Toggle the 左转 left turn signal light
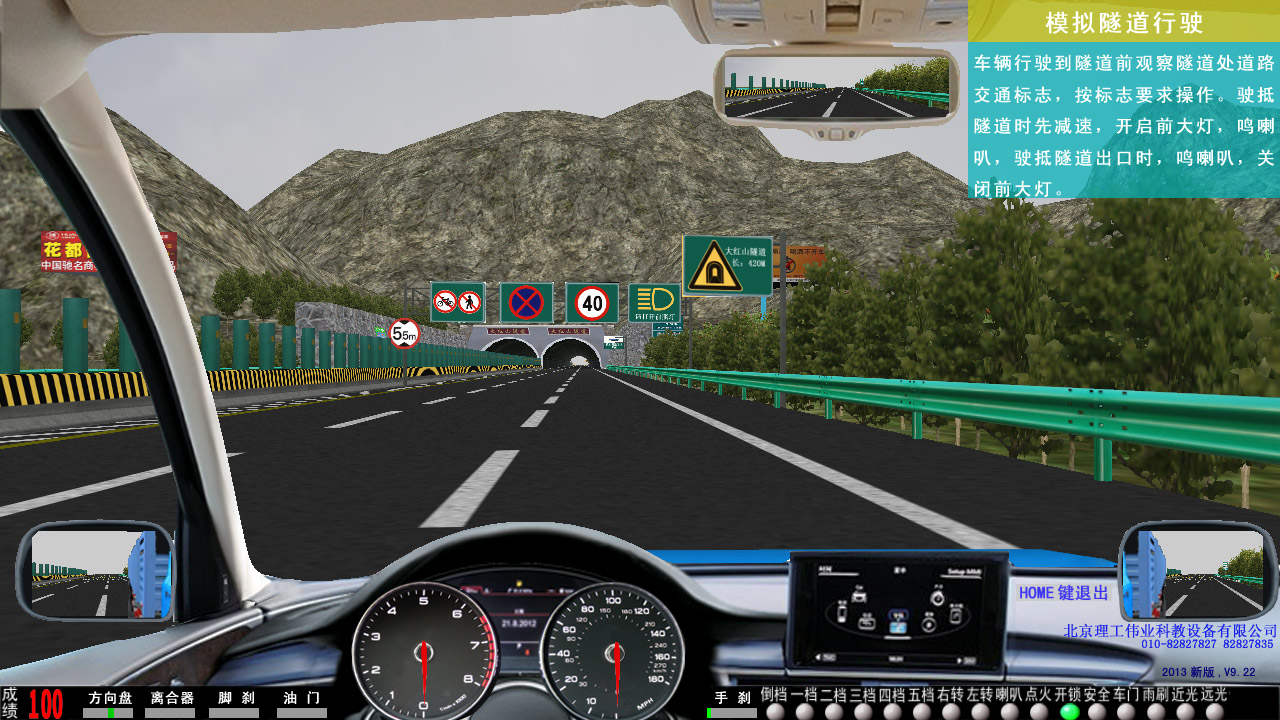Image resolution: width=1280 pixels, height=720 pixels. coord(981,711)
